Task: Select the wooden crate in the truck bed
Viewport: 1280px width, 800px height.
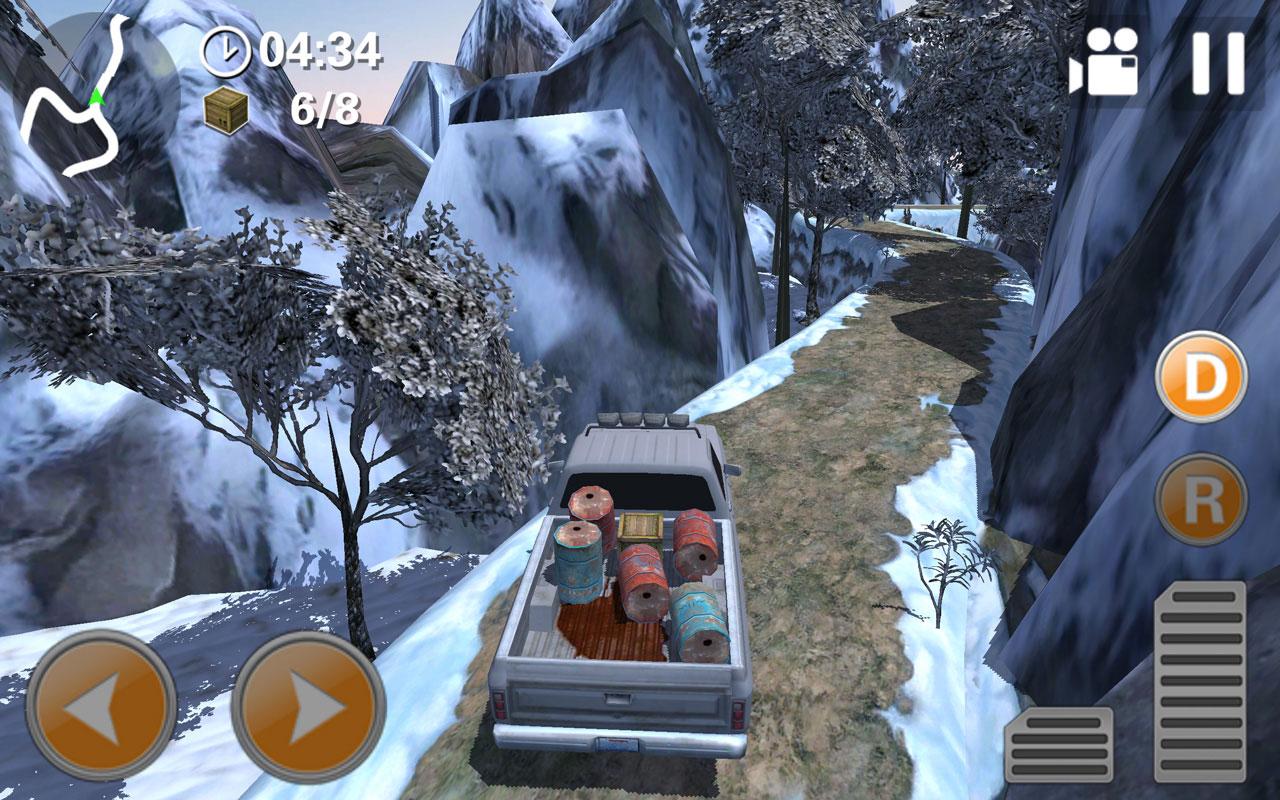Action: (x=641, y=527)
